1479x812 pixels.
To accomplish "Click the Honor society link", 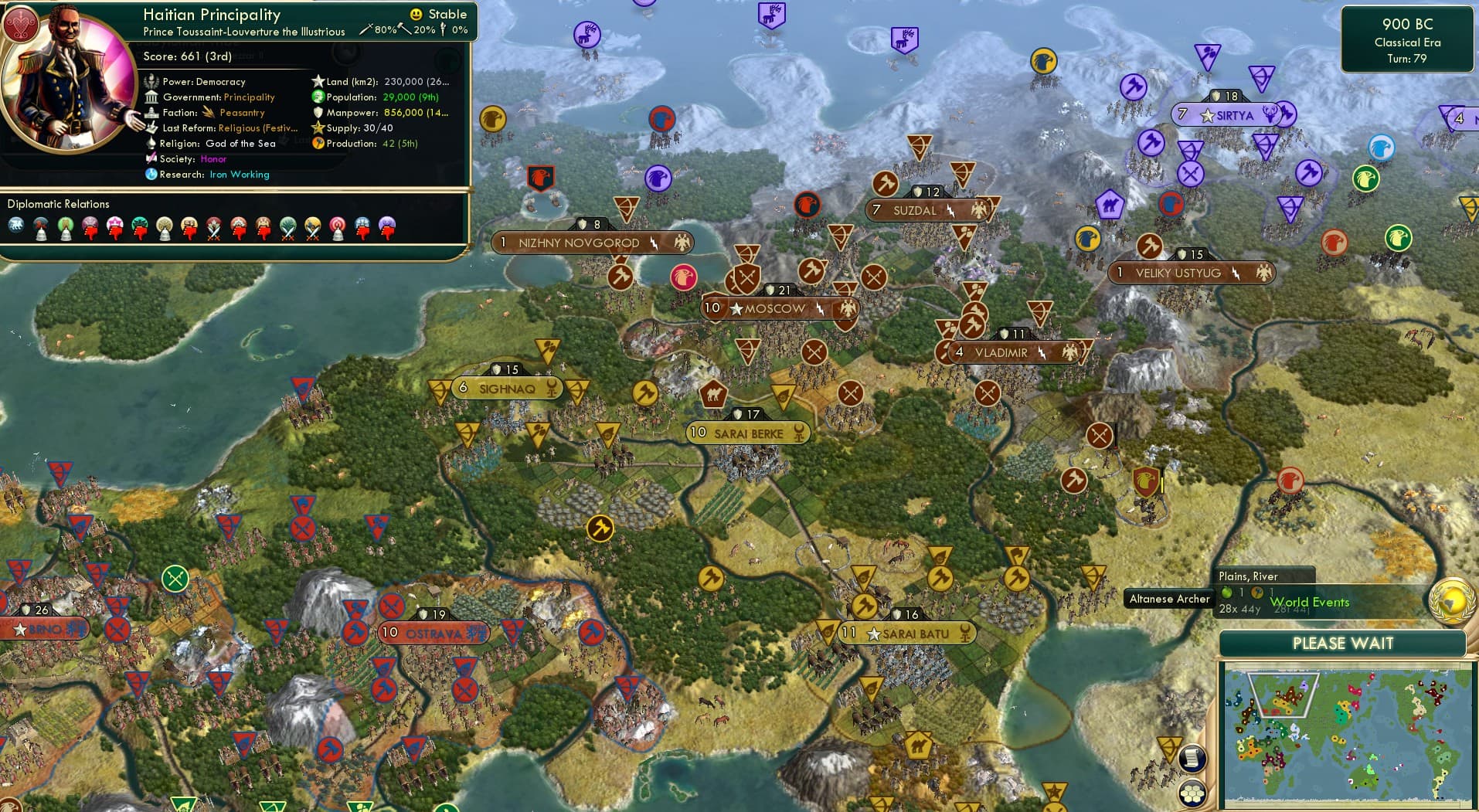I will coord(213,159).
